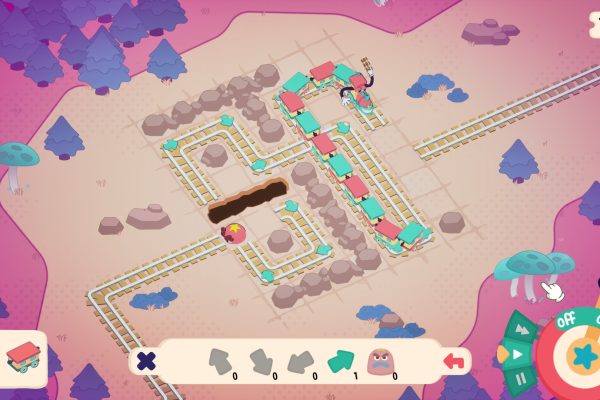
Task: Start the train with the play button
Action: [x=517, y=354]
